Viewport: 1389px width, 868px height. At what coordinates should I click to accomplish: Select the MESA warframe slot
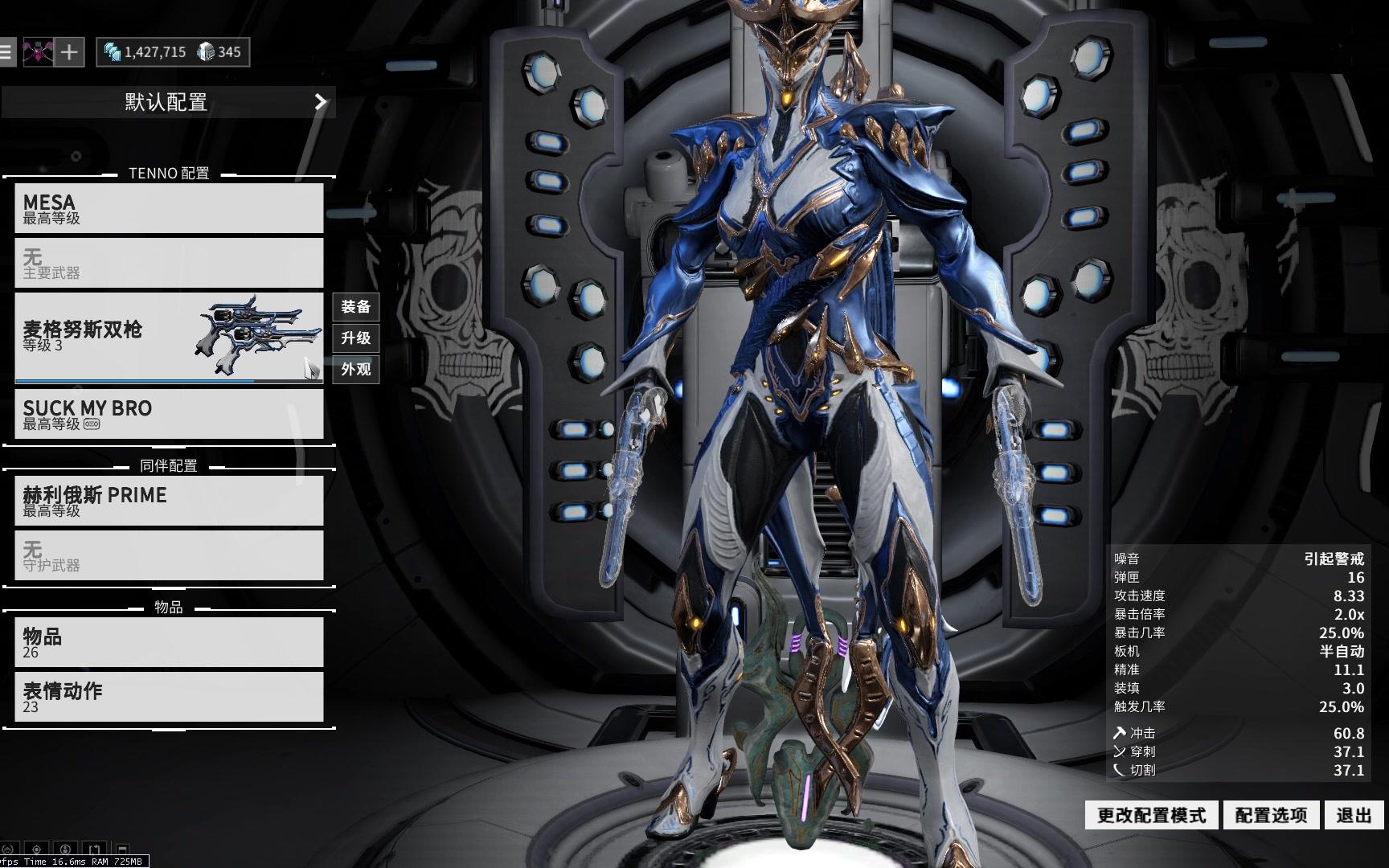(169, 208)
